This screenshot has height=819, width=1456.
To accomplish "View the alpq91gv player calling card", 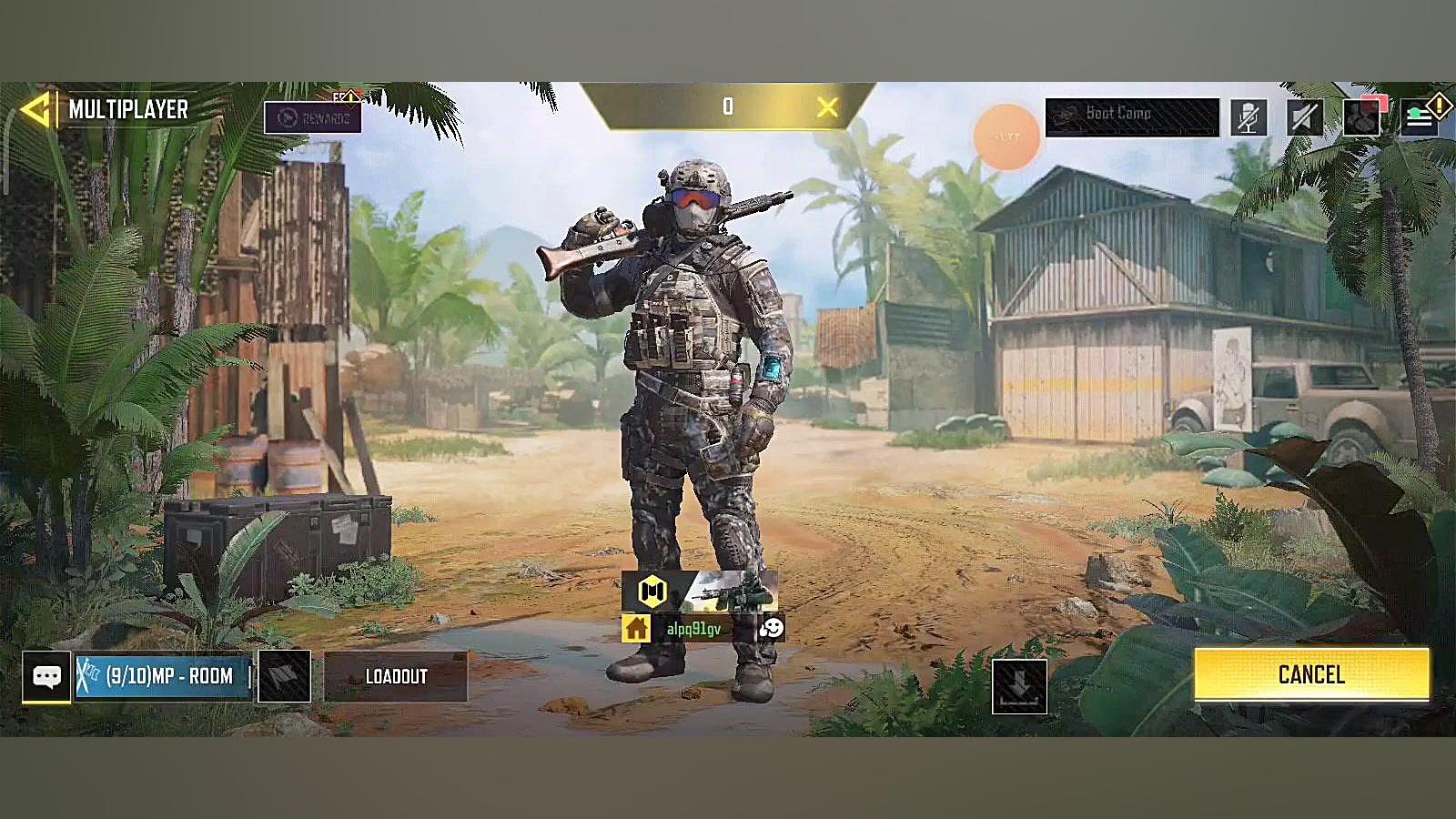I will (x=700, y=592).
